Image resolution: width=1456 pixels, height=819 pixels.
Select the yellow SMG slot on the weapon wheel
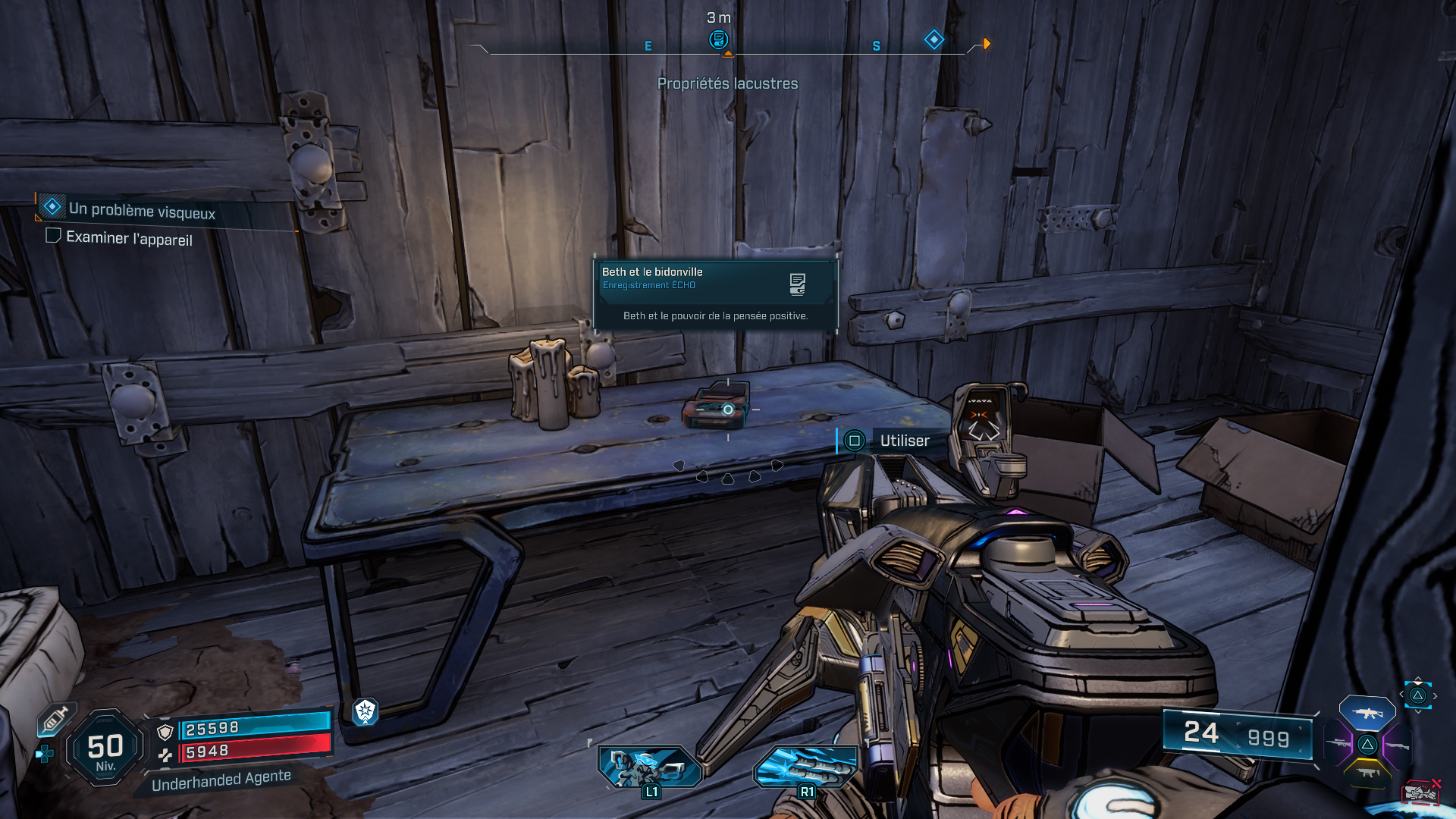[1369, 773]
